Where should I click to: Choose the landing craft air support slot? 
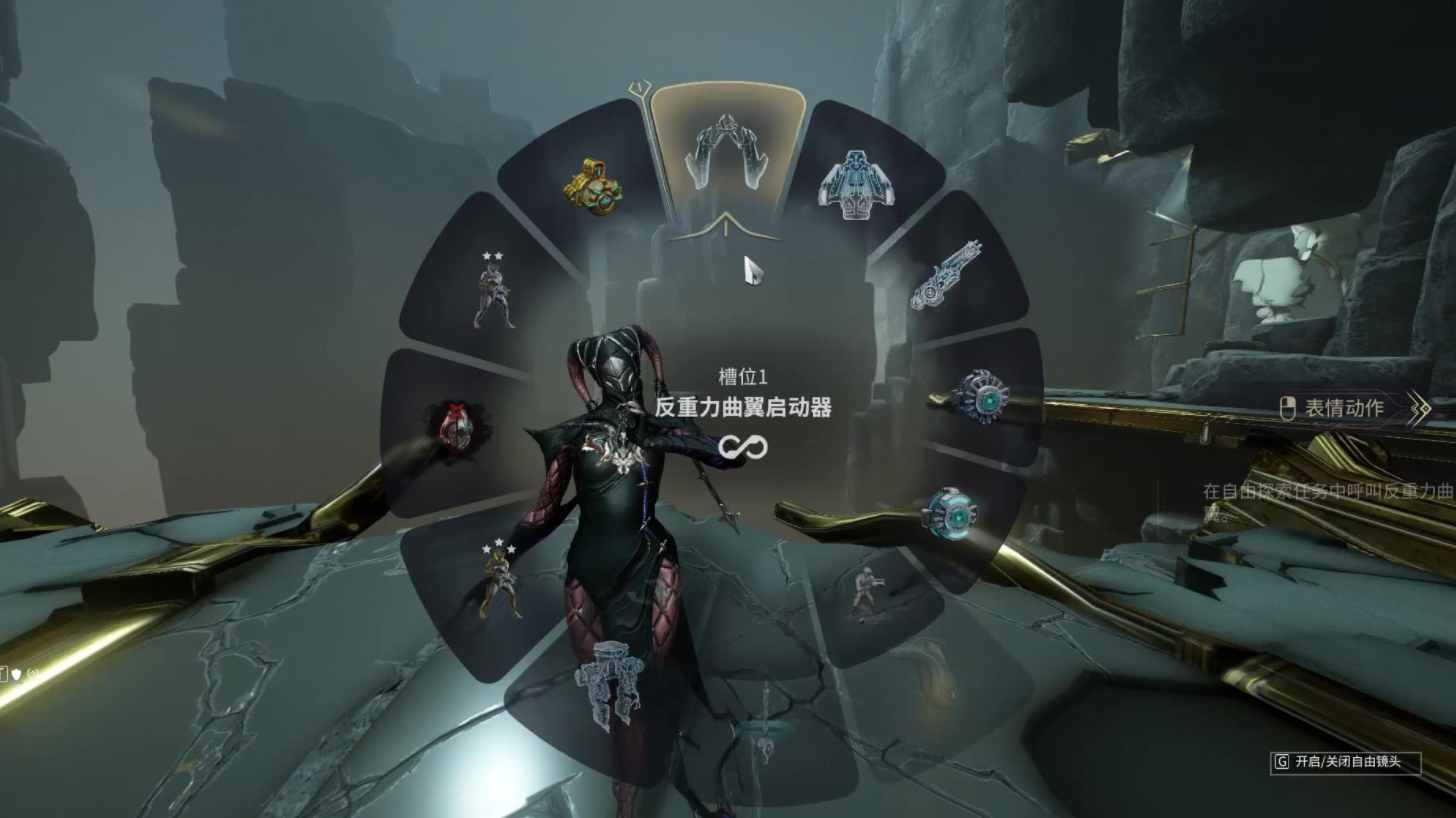tap(853, 185)
